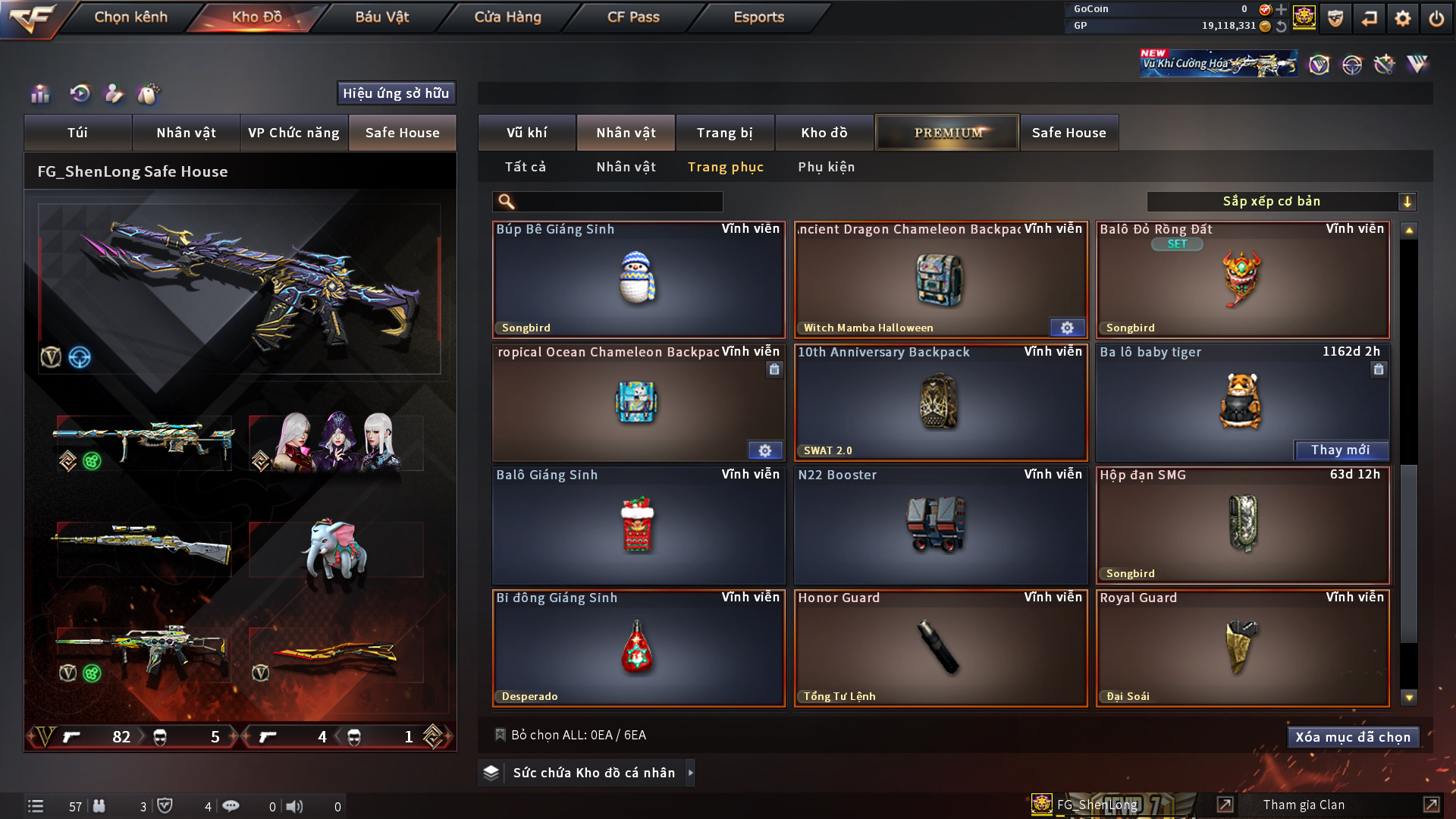The width and height of the screenshot is (1456, 819).
Task: Open settings via the gear icon
Action: 1402,18
